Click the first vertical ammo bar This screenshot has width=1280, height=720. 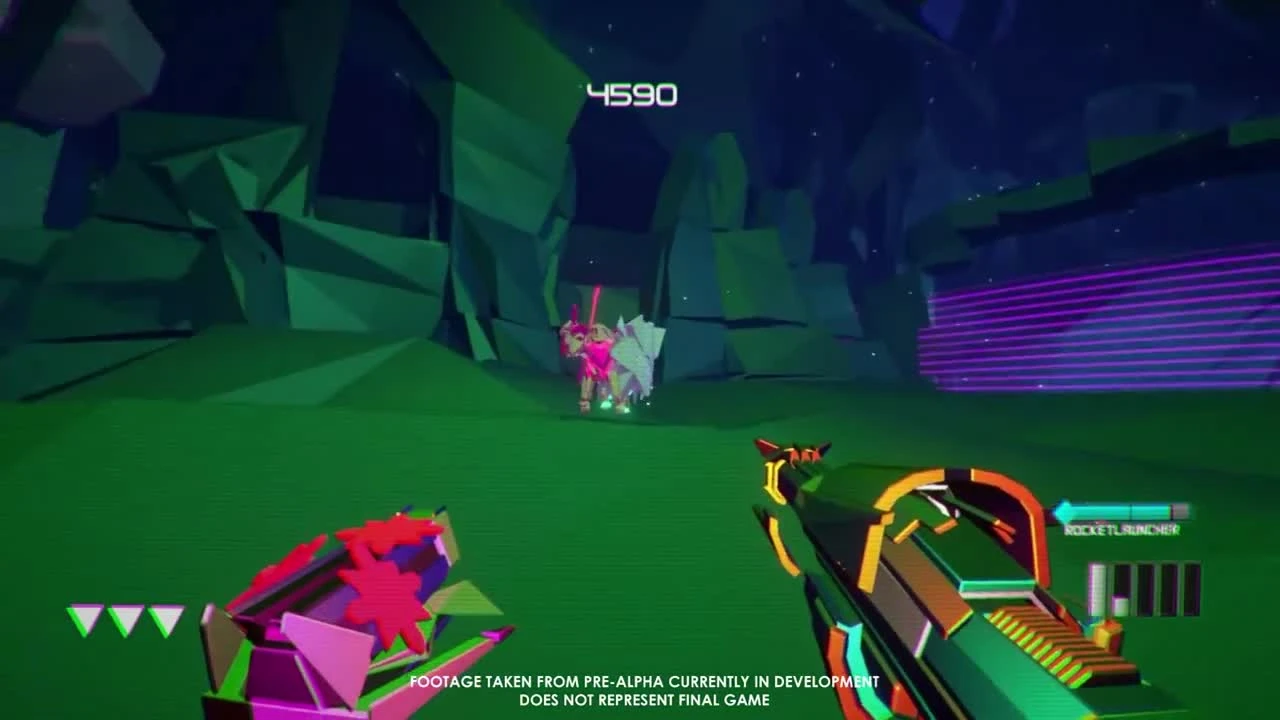pyautogui.click(x=1097, y=590)
